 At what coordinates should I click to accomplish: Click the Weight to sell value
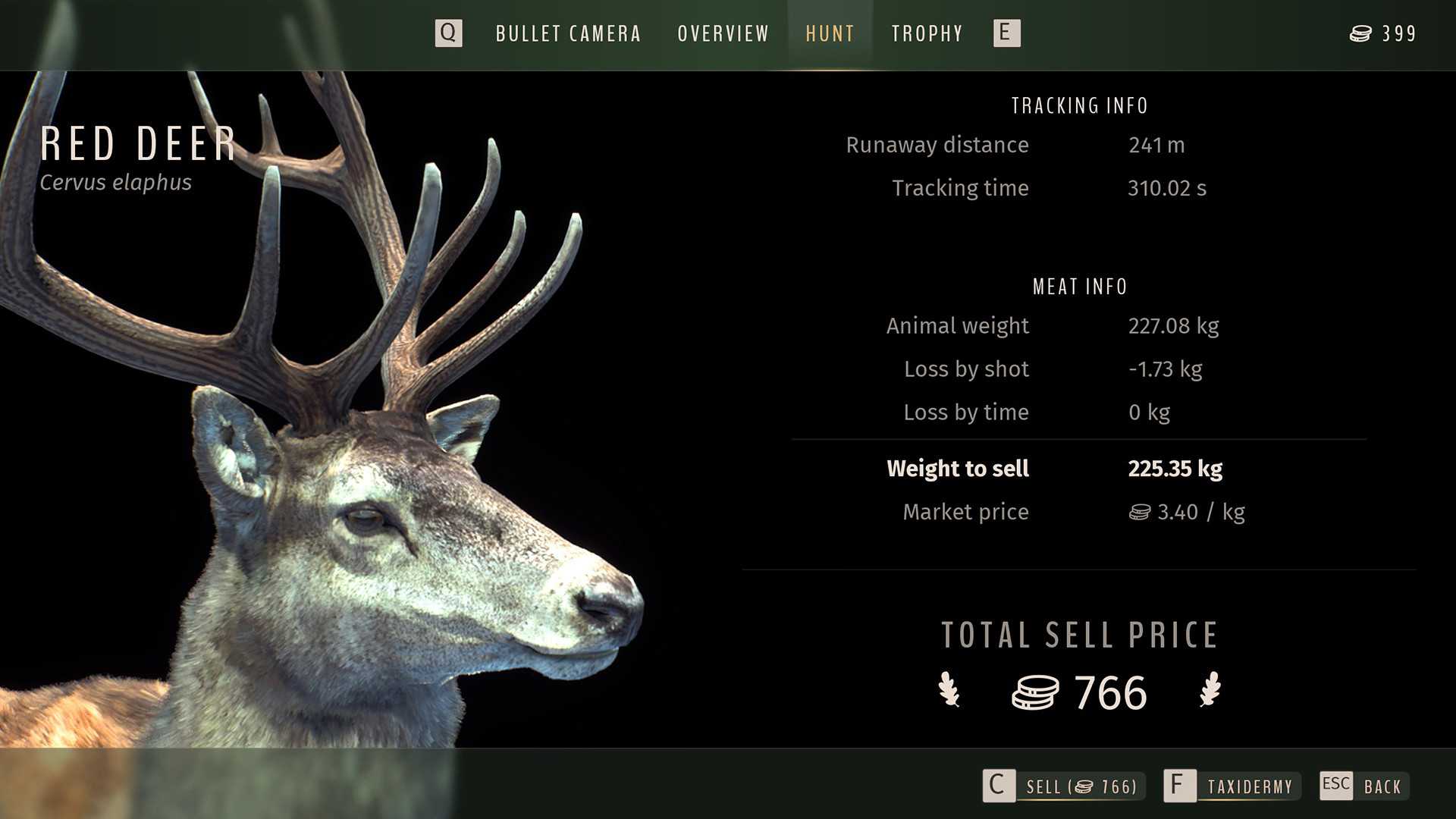tap(1175, 469)
